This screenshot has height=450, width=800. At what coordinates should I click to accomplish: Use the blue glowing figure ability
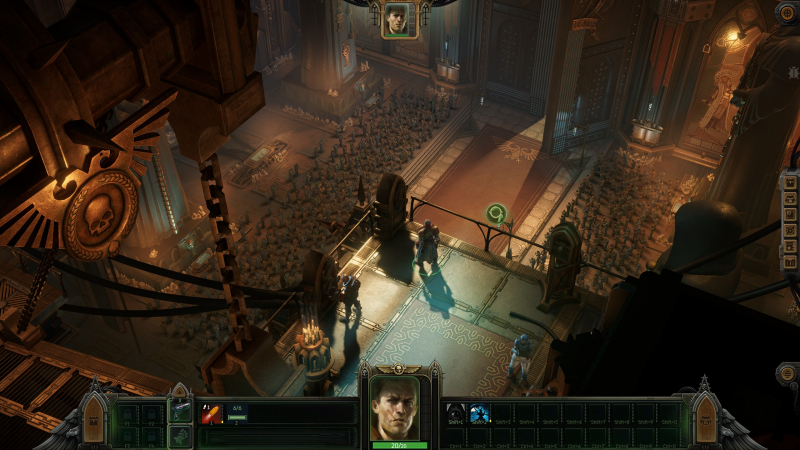pos(479,412)
